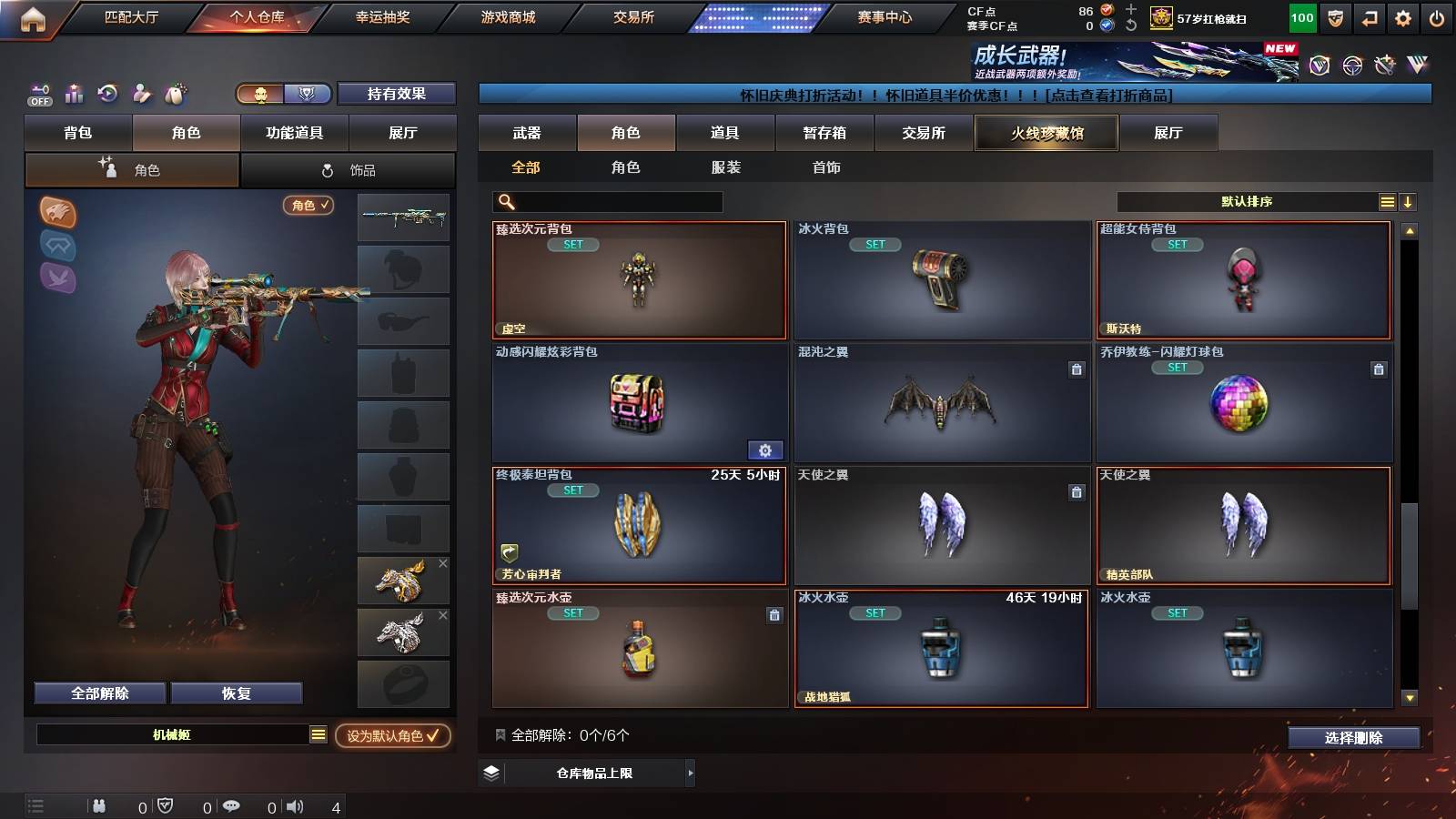The width and height of the screenshot is (1456, 819).
Task: Click the 全部解除 button
Action: point(98,693)
